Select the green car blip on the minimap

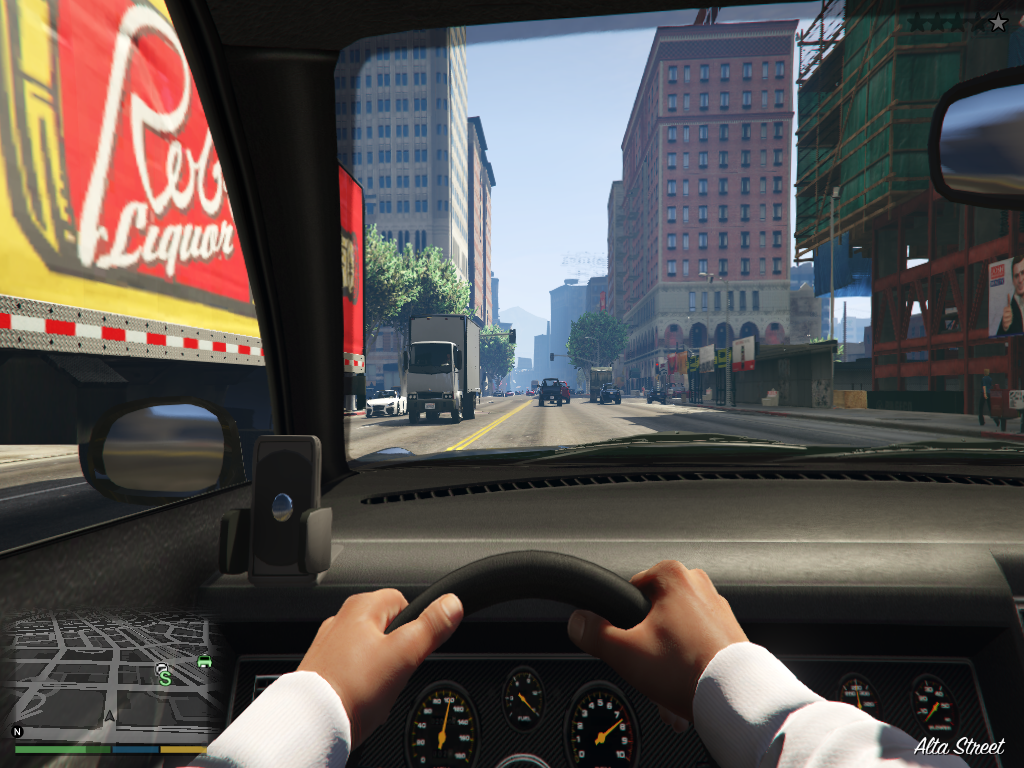point(204,661)
